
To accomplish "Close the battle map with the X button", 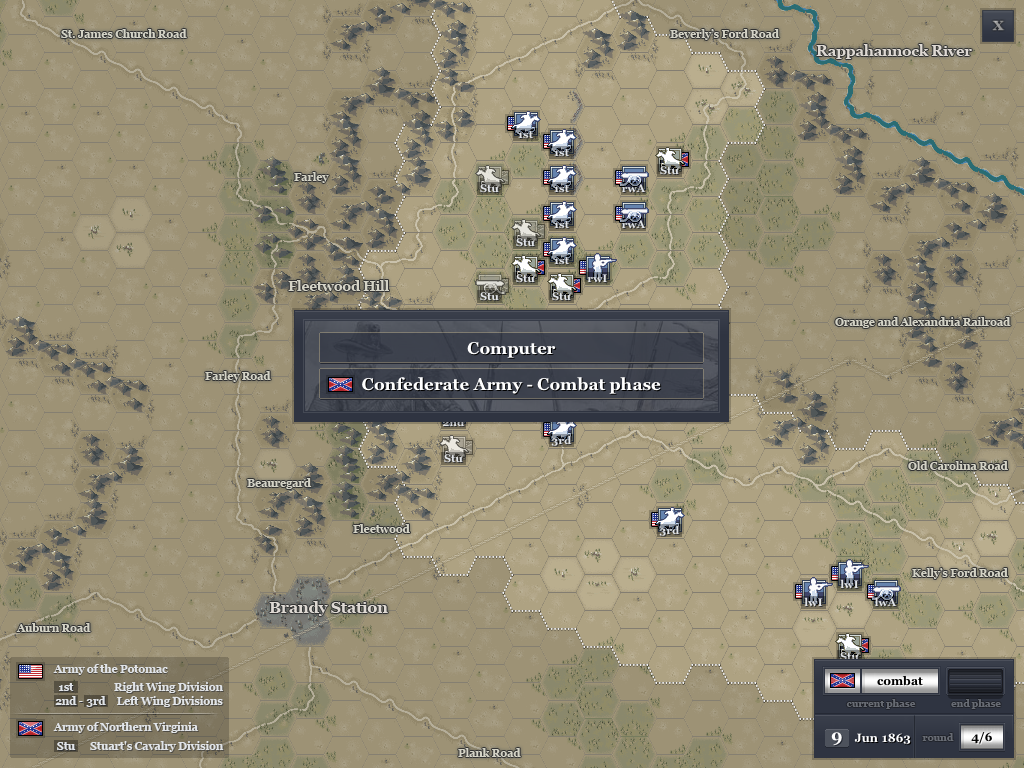I will coord(997,26).
